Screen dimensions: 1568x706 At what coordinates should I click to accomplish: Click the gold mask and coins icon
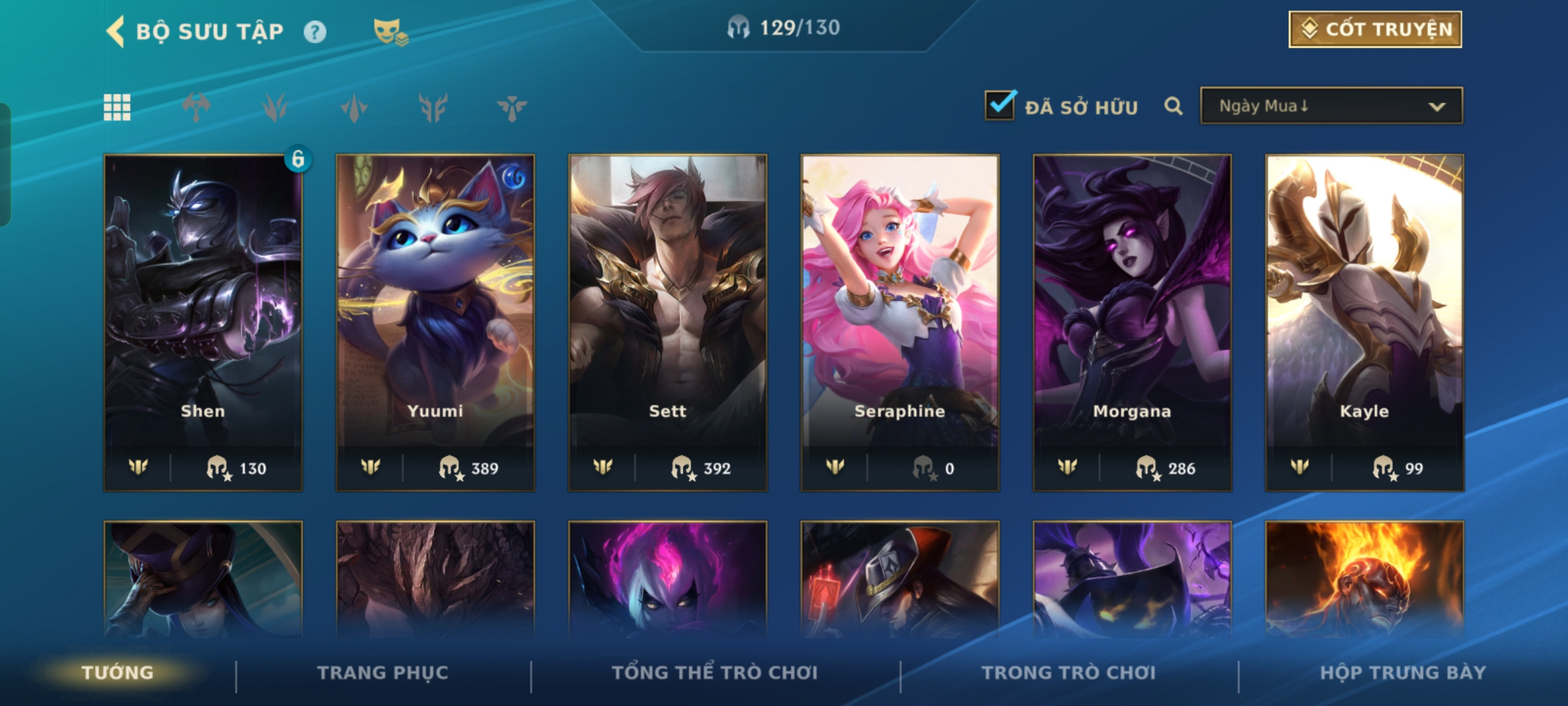(x=390, y=31)
